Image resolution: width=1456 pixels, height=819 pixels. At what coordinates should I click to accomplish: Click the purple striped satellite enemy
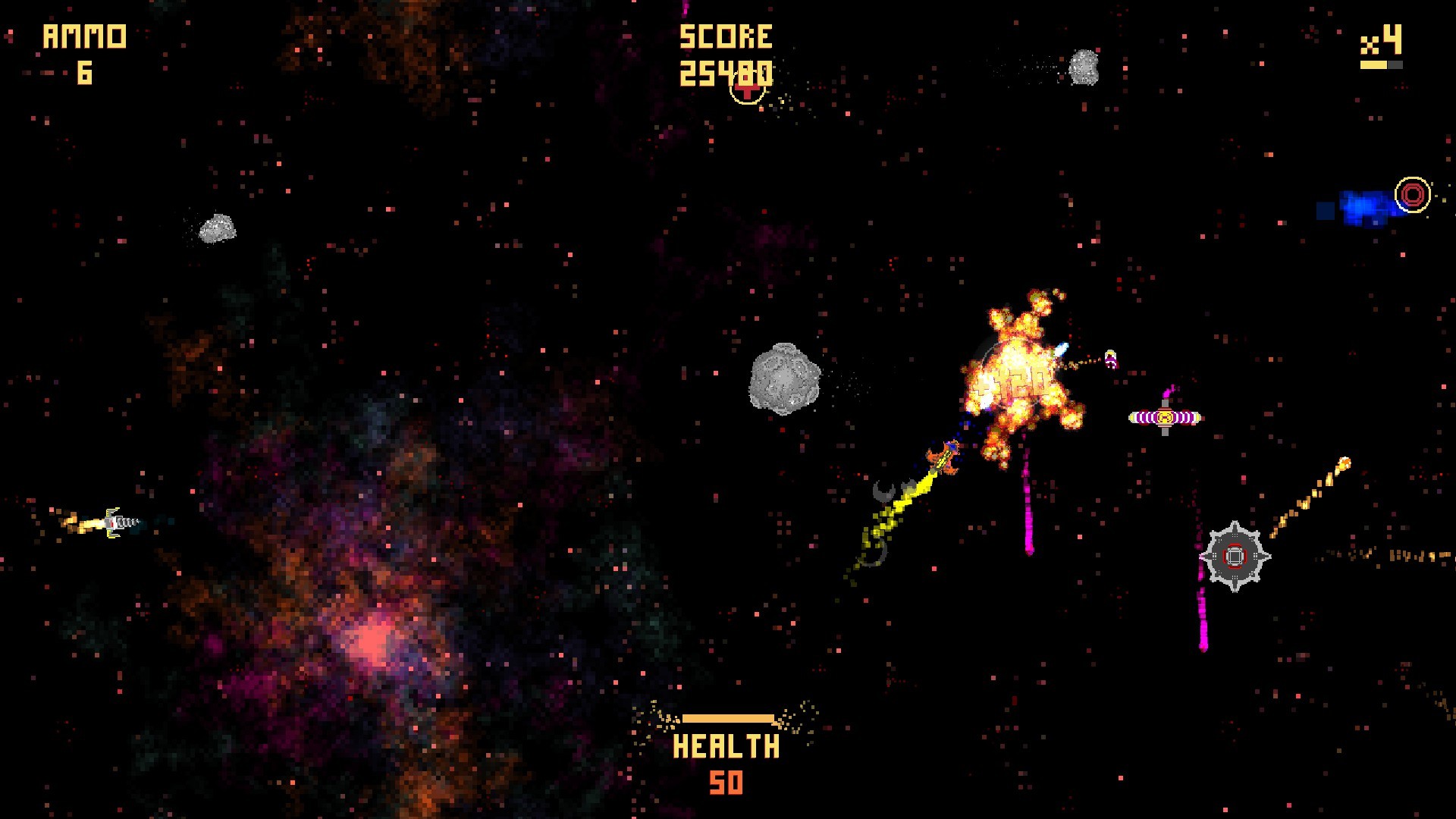(x=1166, y=416)
